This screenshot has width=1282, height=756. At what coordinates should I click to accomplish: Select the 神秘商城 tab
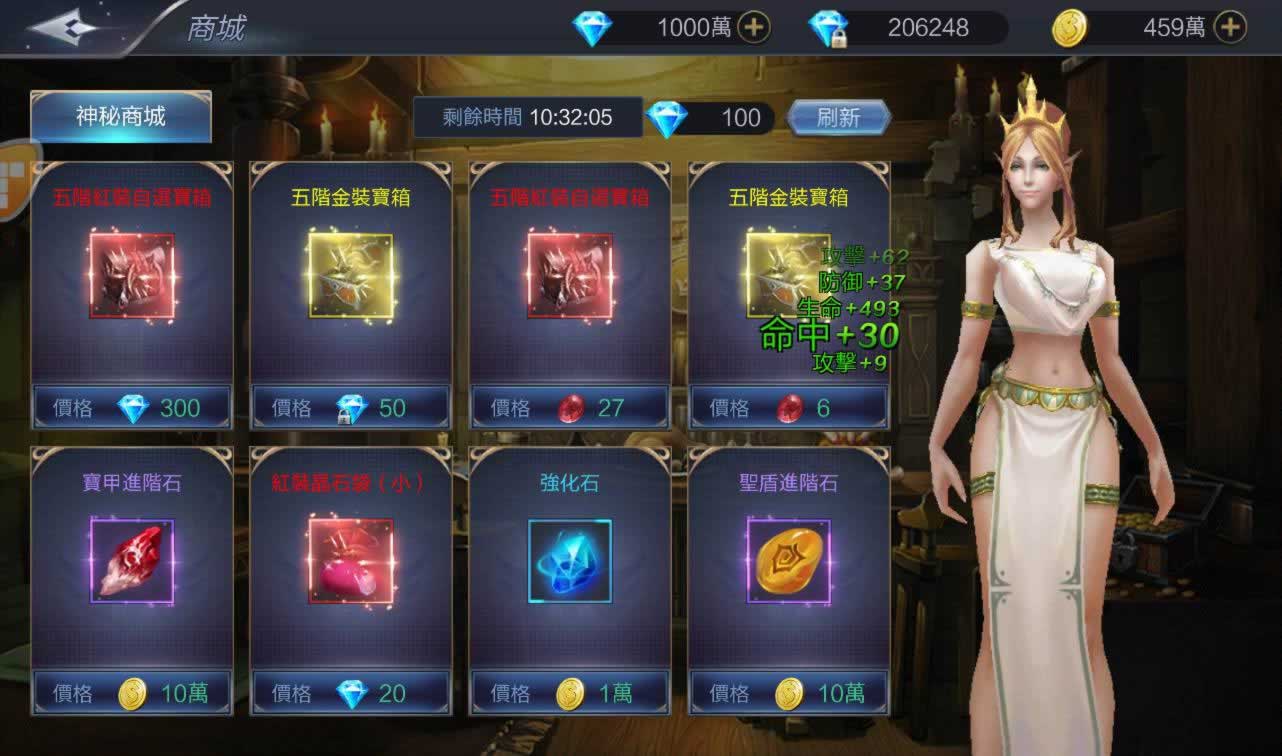[121, 117]
